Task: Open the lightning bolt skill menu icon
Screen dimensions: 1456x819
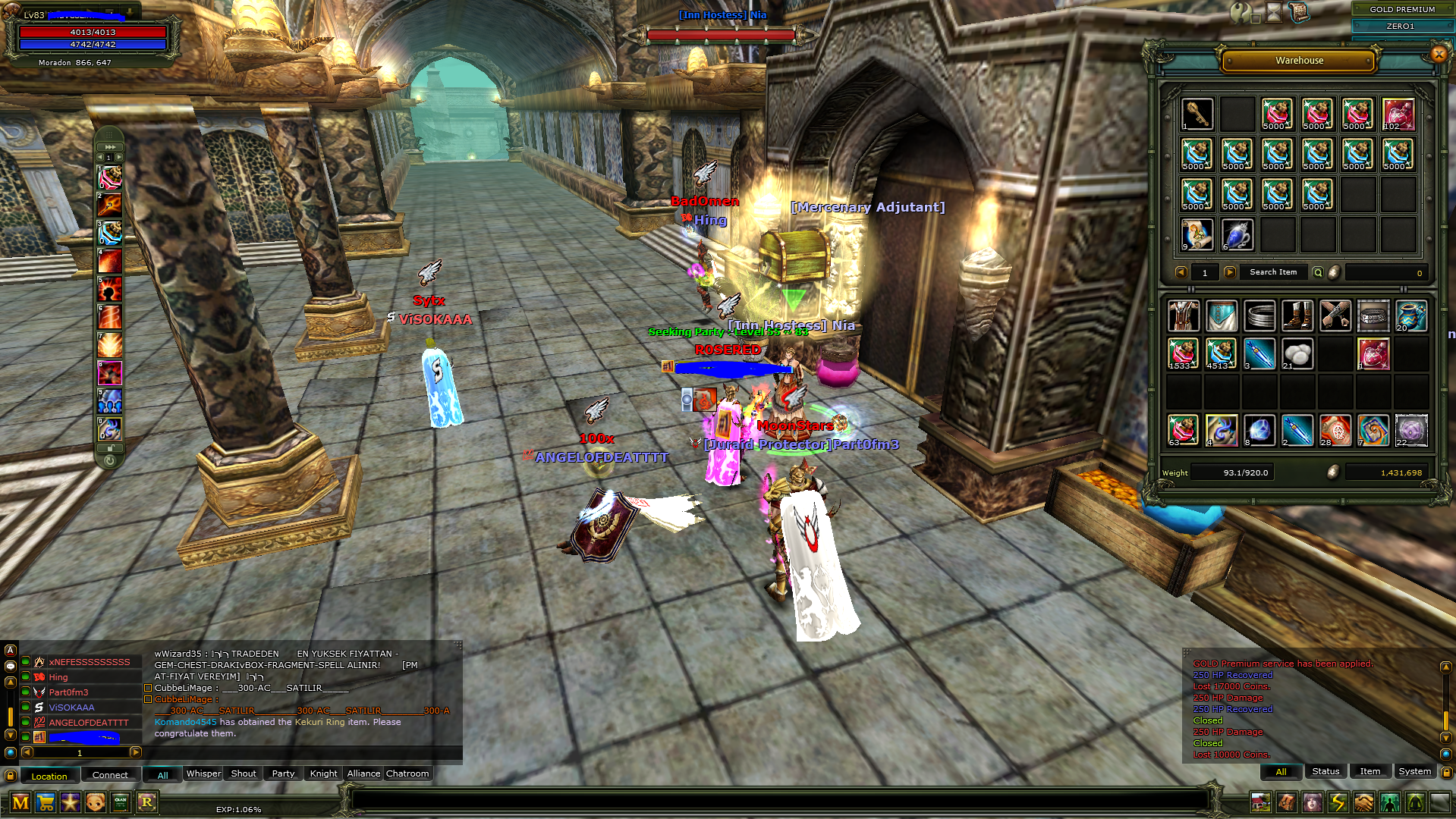Action: point(1338,802)
